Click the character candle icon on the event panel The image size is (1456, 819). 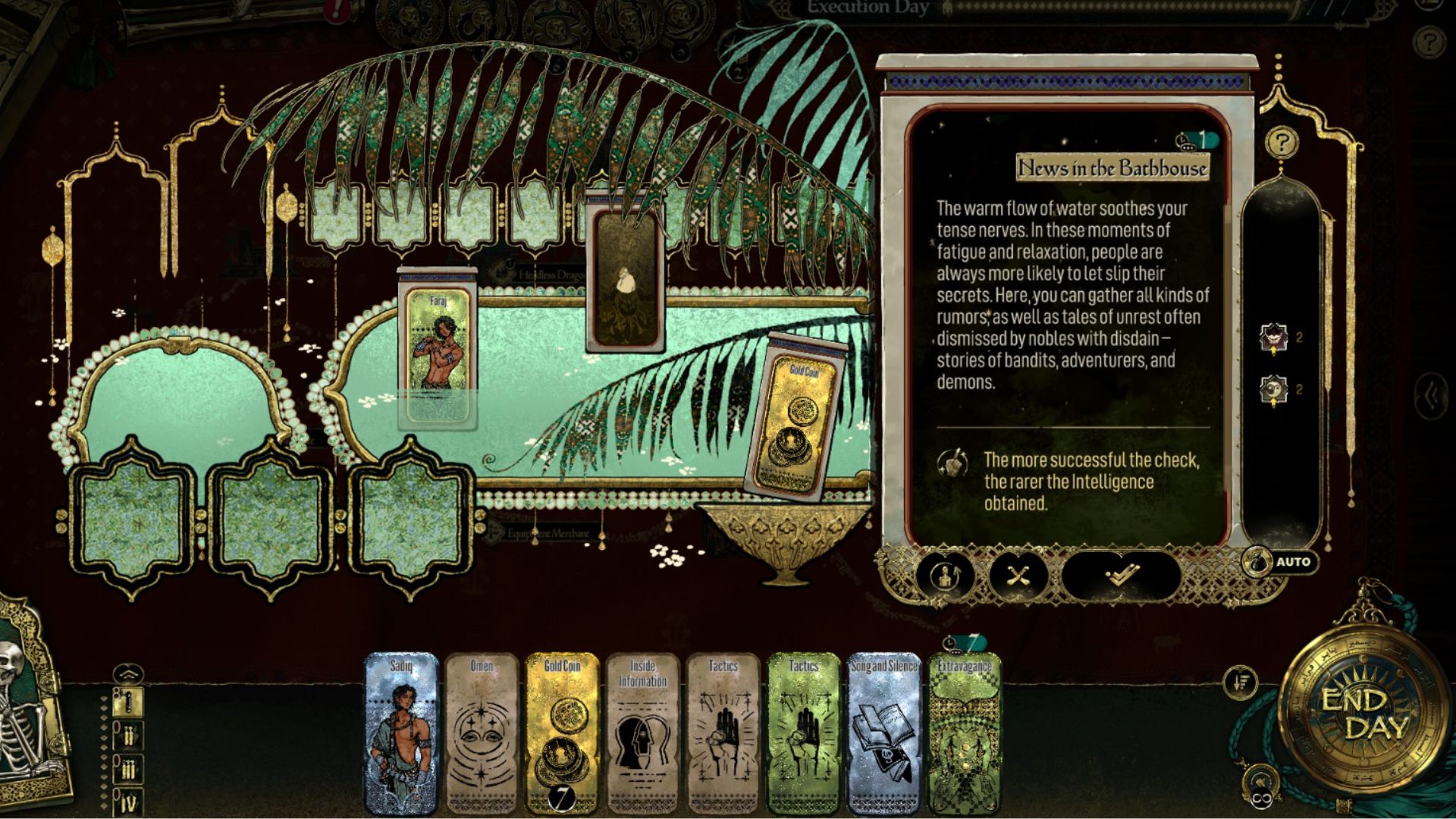click(x=945, y=575)
